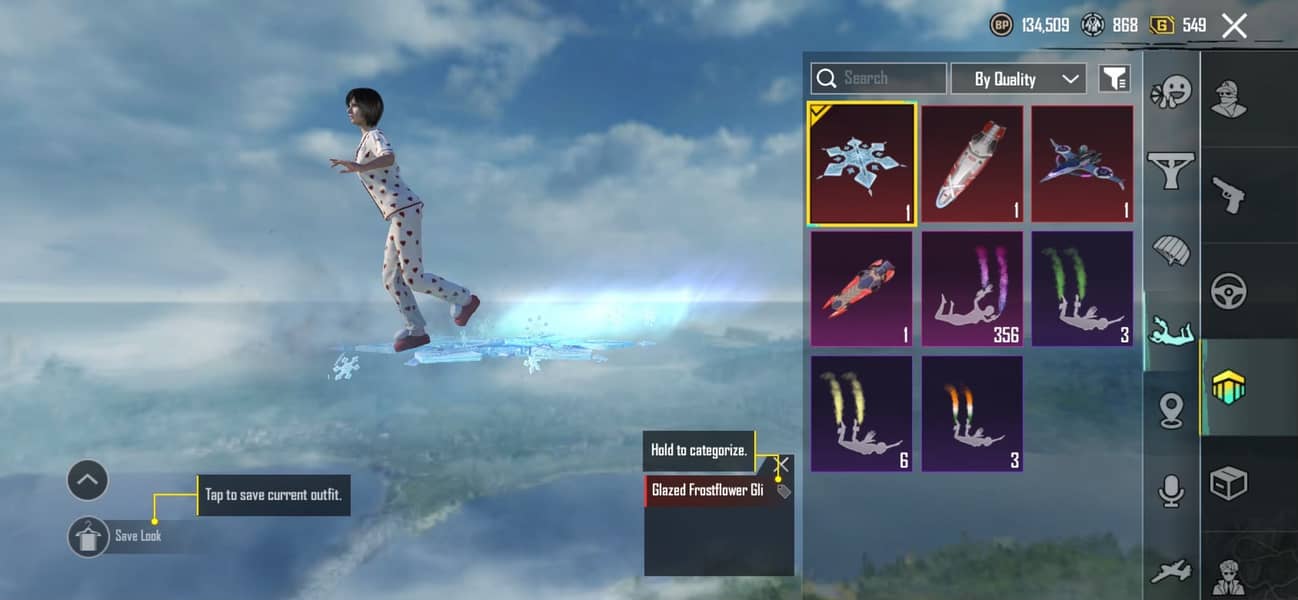The image size is (1298, 600).
Task: Open the parachute category tab
Action: [x=1171, y=250]
